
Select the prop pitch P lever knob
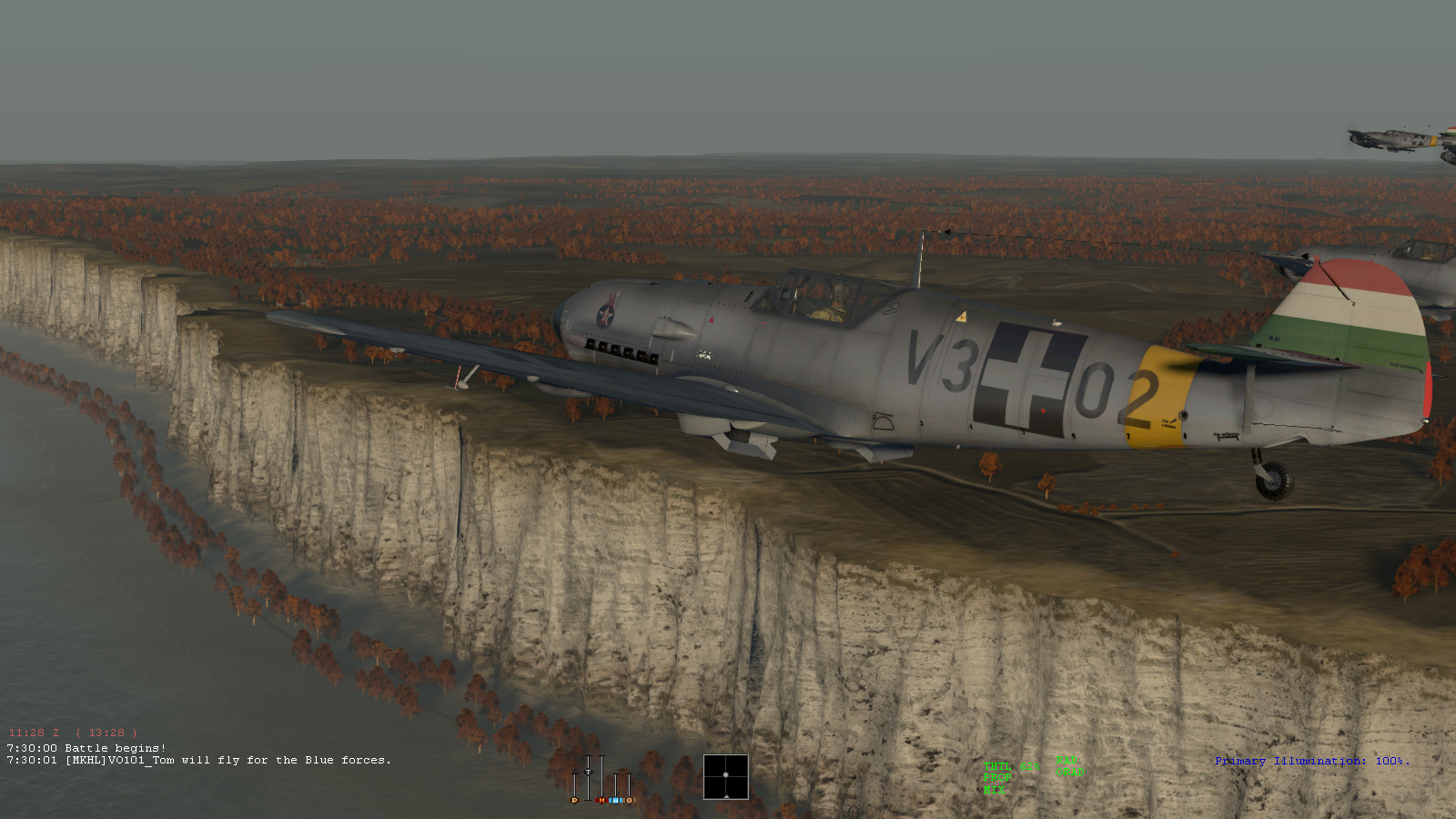pos(574,801)
